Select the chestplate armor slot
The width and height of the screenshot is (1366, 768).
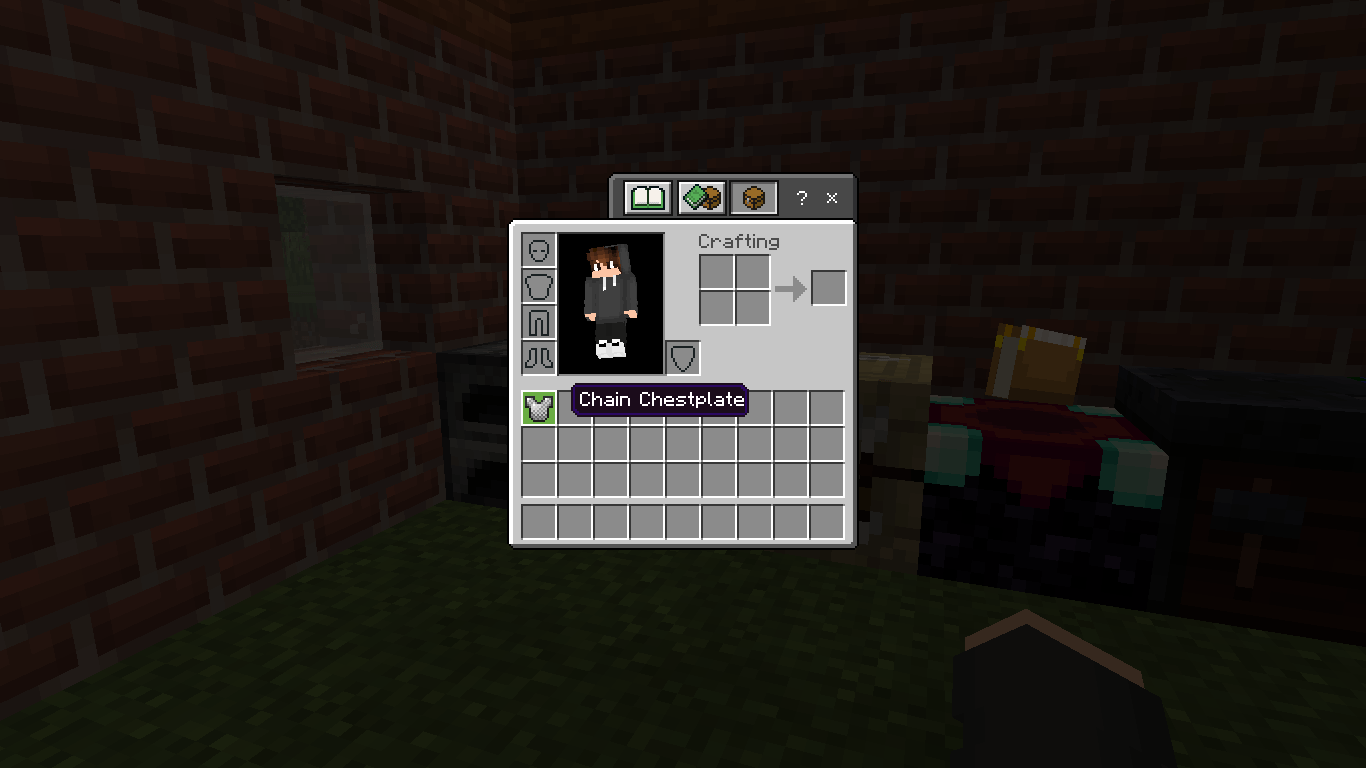click(x=538, y=286)
